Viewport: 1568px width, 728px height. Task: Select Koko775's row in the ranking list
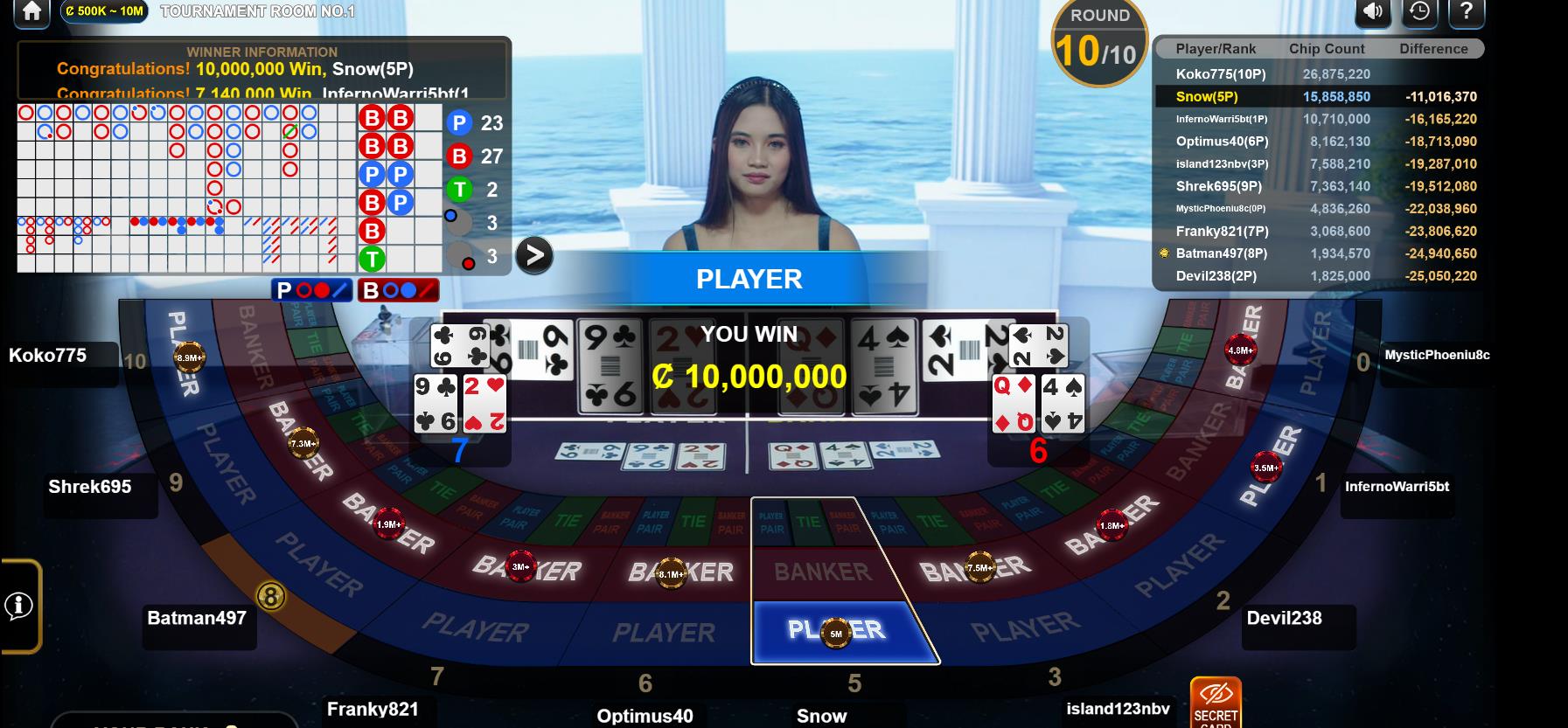point(1319,74)
